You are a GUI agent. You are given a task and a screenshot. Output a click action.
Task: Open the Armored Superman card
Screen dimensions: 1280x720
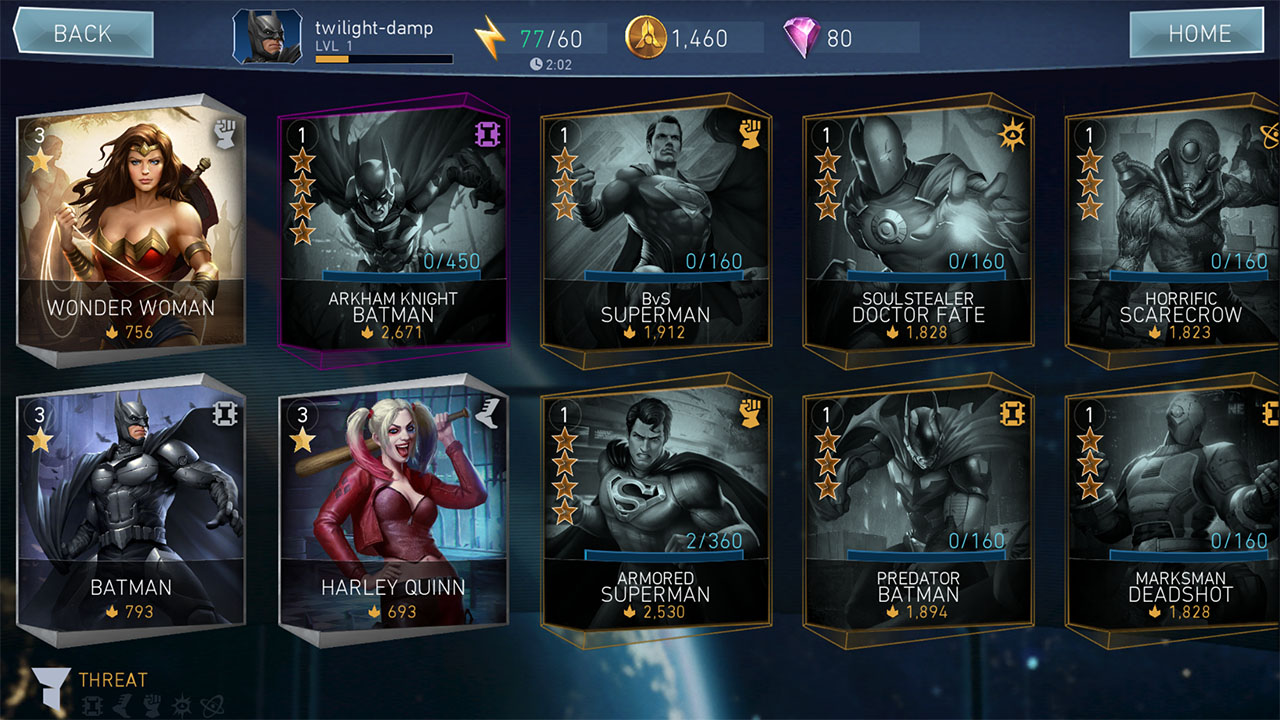[x=655, y=508]
